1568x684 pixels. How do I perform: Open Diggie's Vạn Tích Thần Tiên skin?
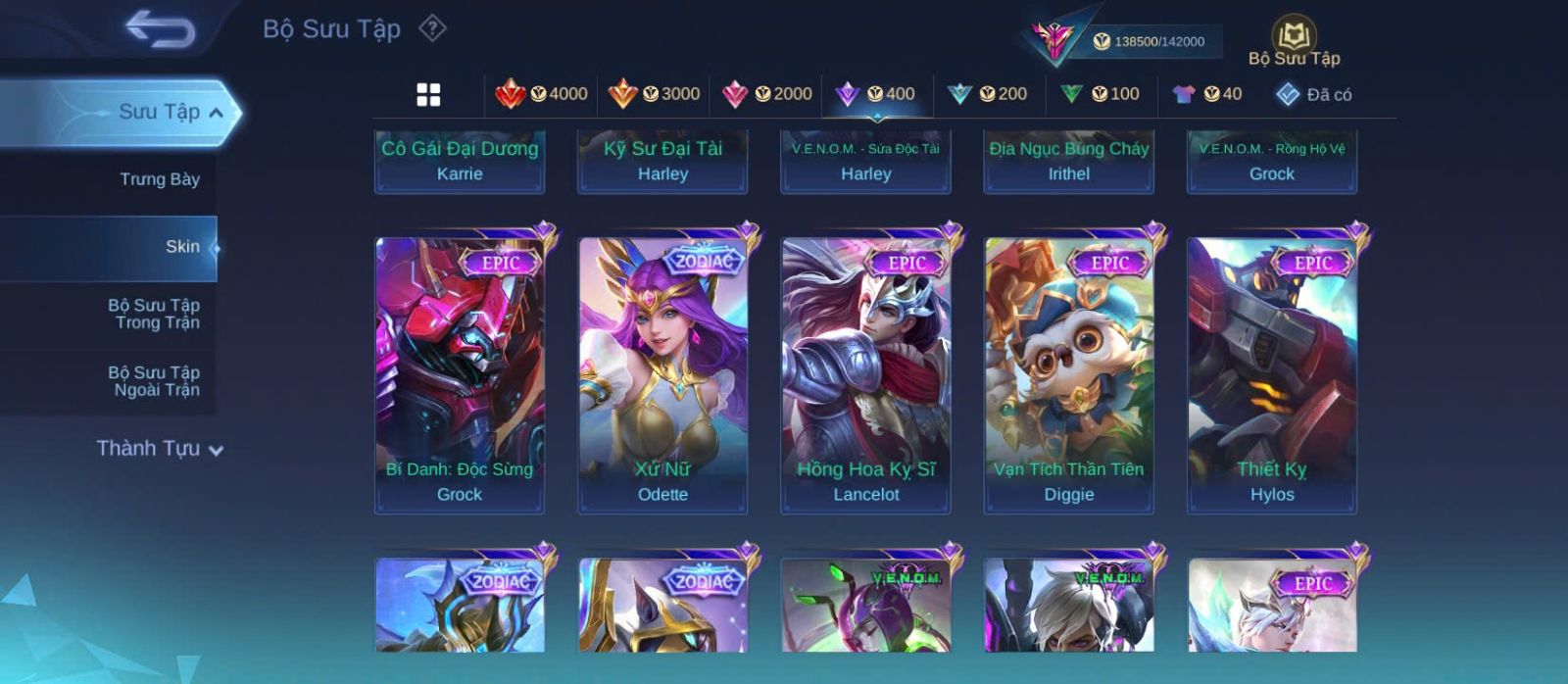[1068, 374]
